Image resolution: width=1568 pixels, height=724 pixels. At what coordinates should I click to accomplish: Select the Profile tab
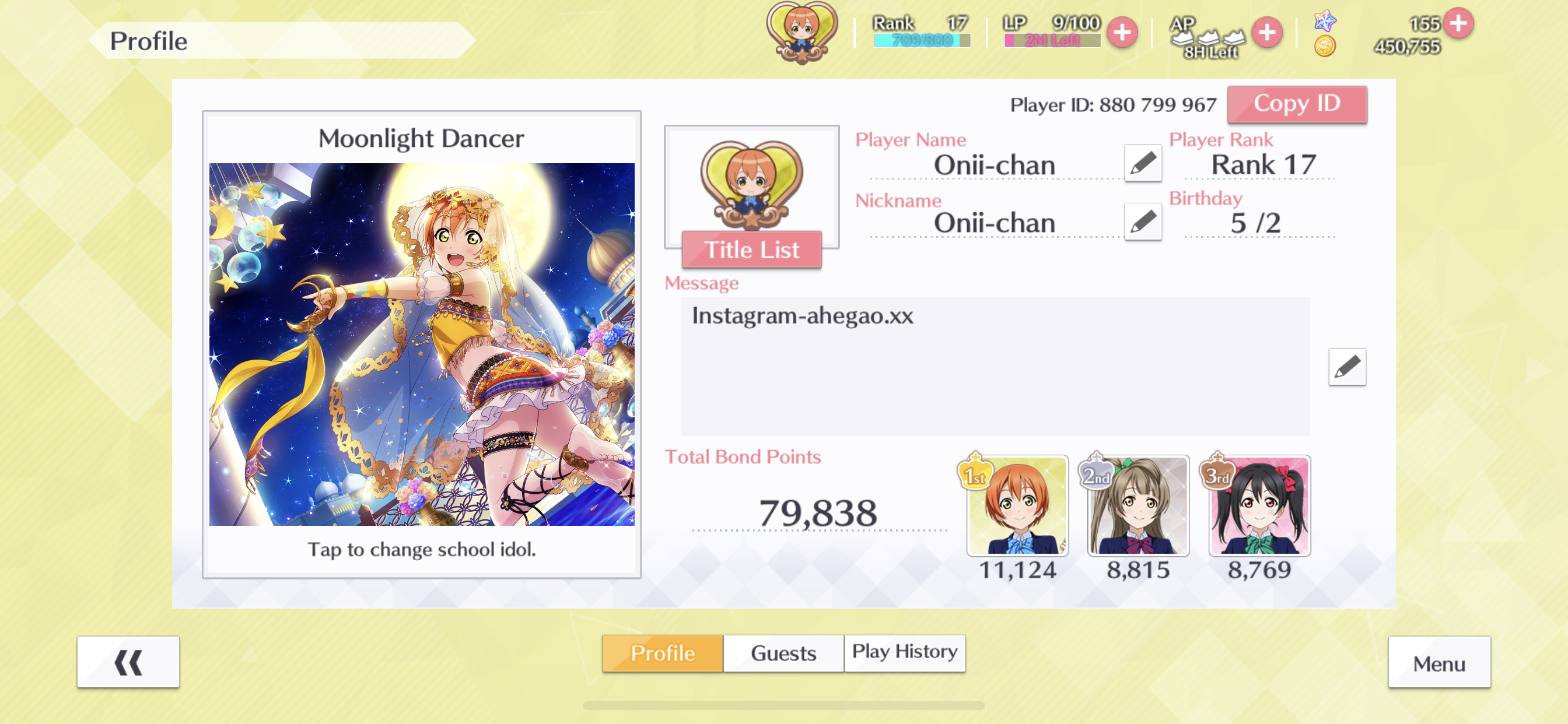(x=662, y=653)
